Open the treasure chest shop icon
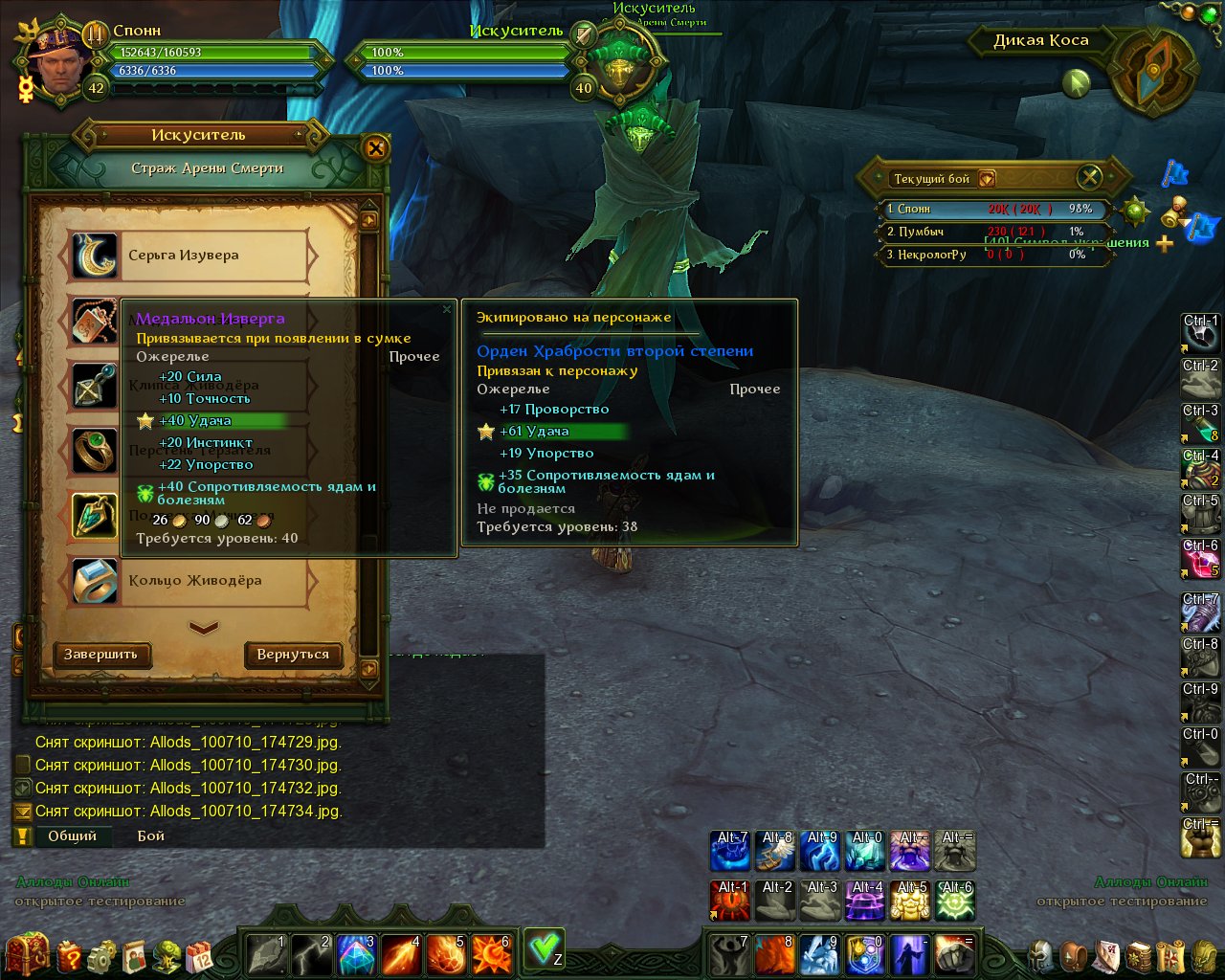The image size is (1225, 980). (27, 953)
